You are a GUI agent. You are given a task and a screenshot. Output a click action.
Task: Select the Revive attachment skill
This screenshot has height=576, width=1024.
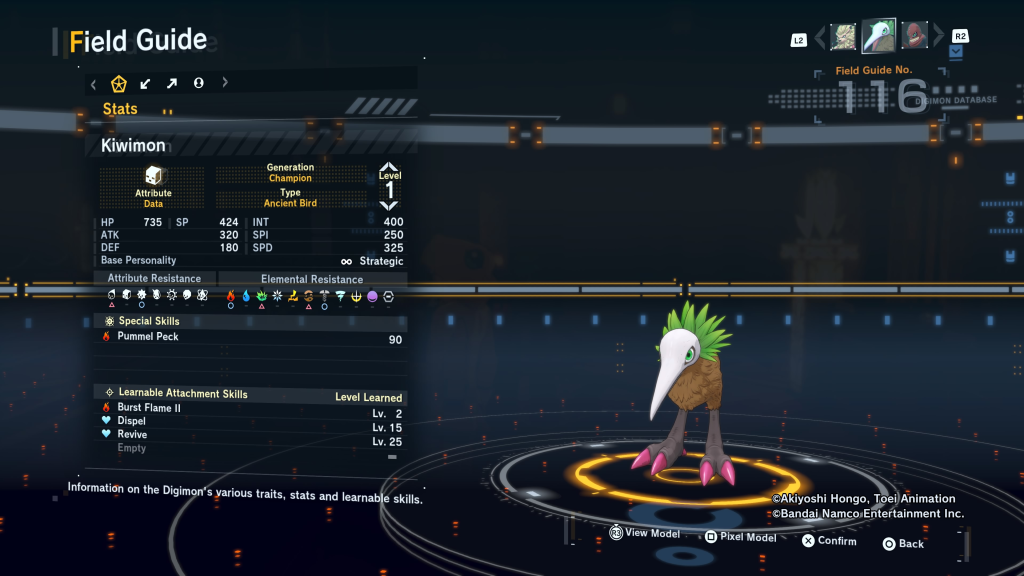[132, 434]
